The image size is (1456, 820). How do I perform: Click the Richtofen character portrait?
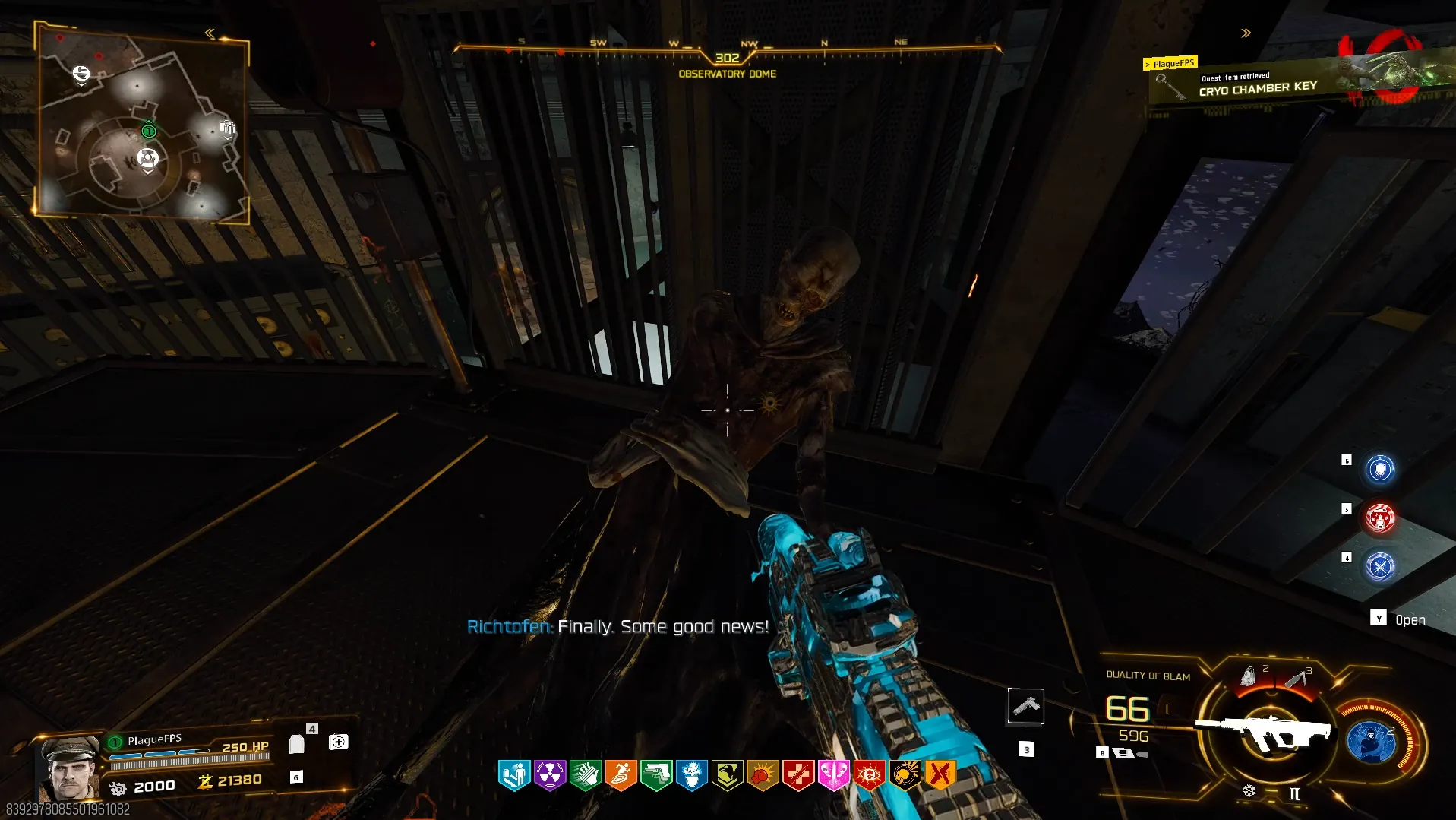70,768
